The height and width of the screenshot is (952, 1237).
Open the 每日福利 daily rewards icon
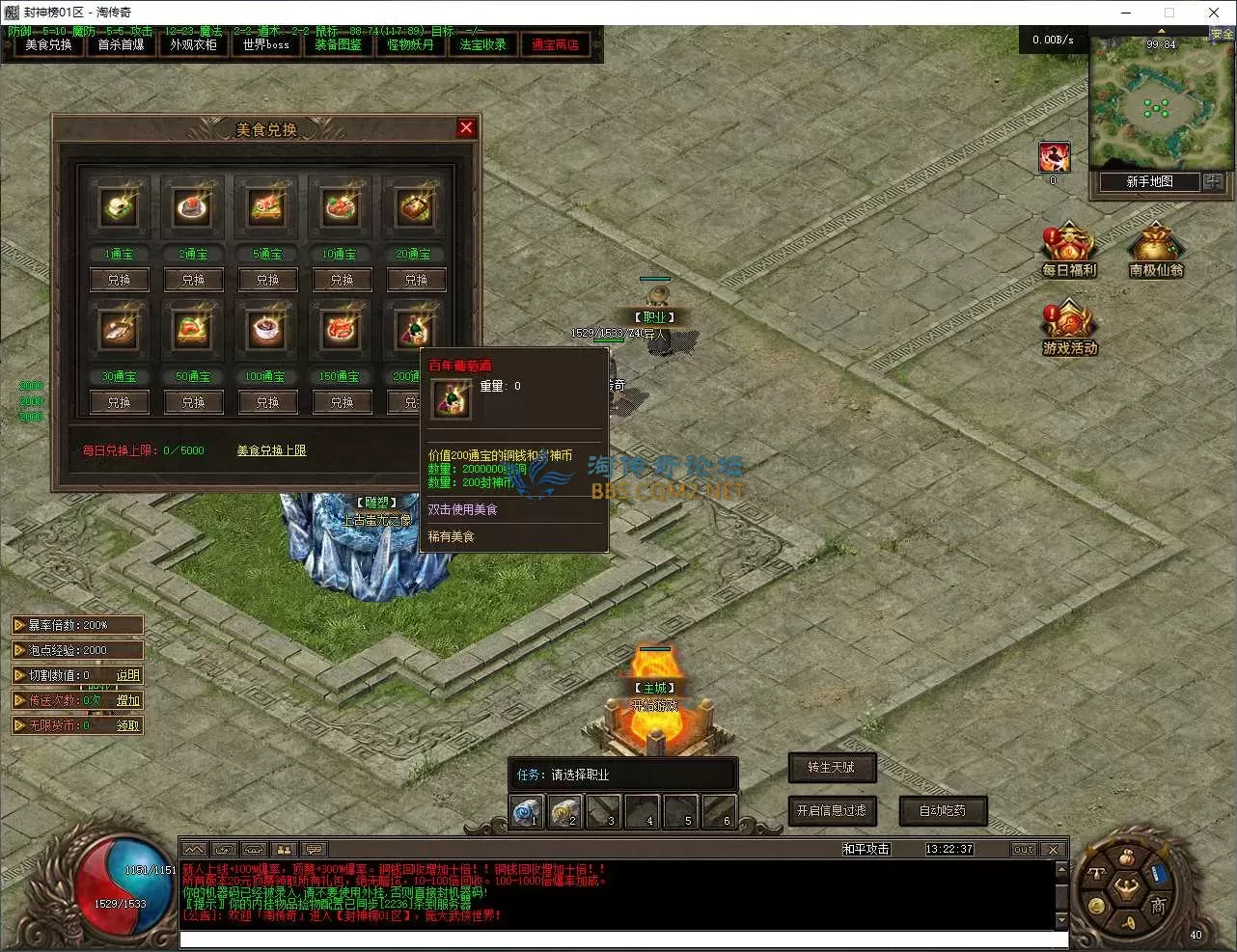[1069, 251]
